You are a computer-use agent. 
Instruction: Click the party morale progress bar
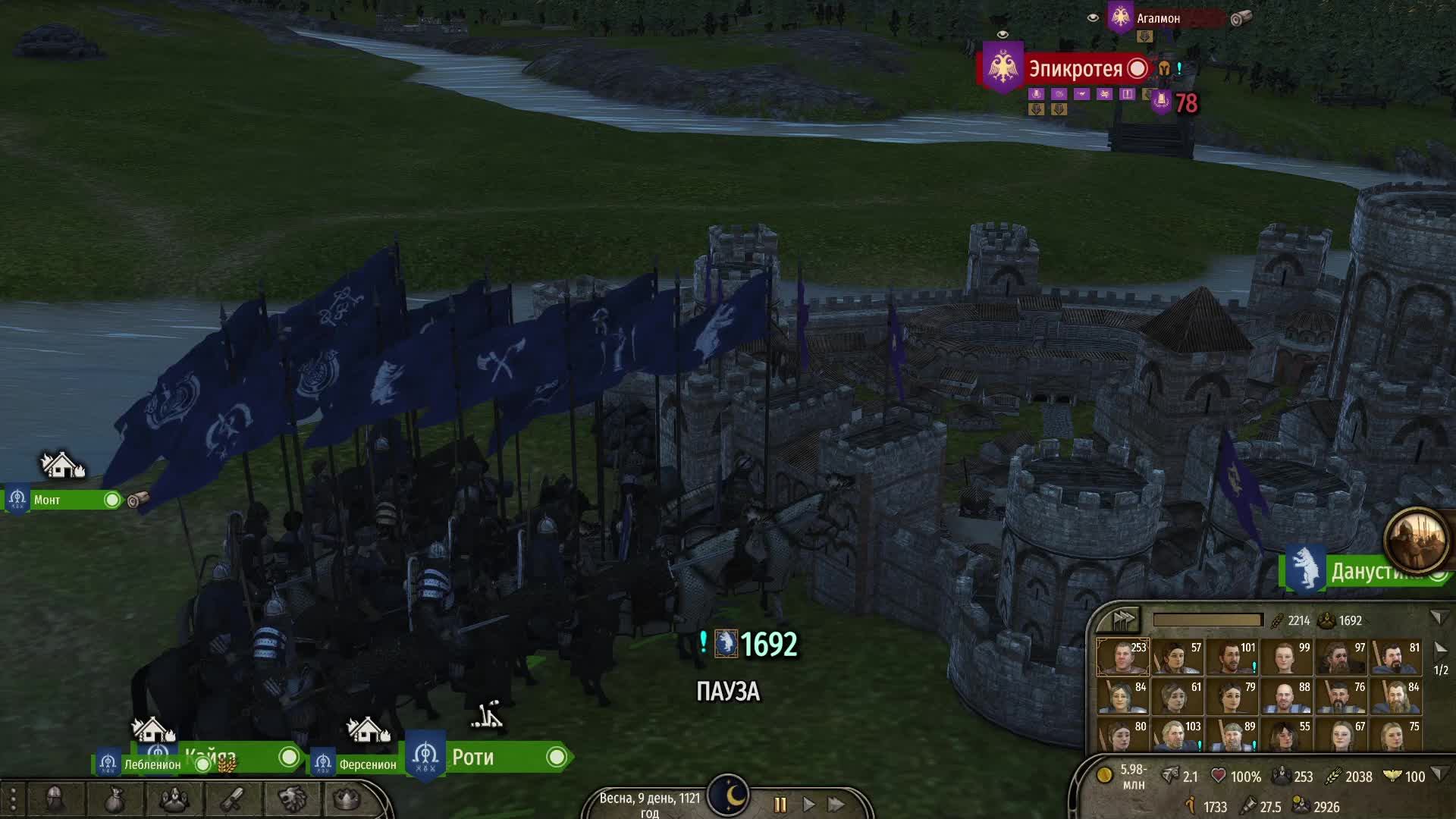pos(1208,620)
